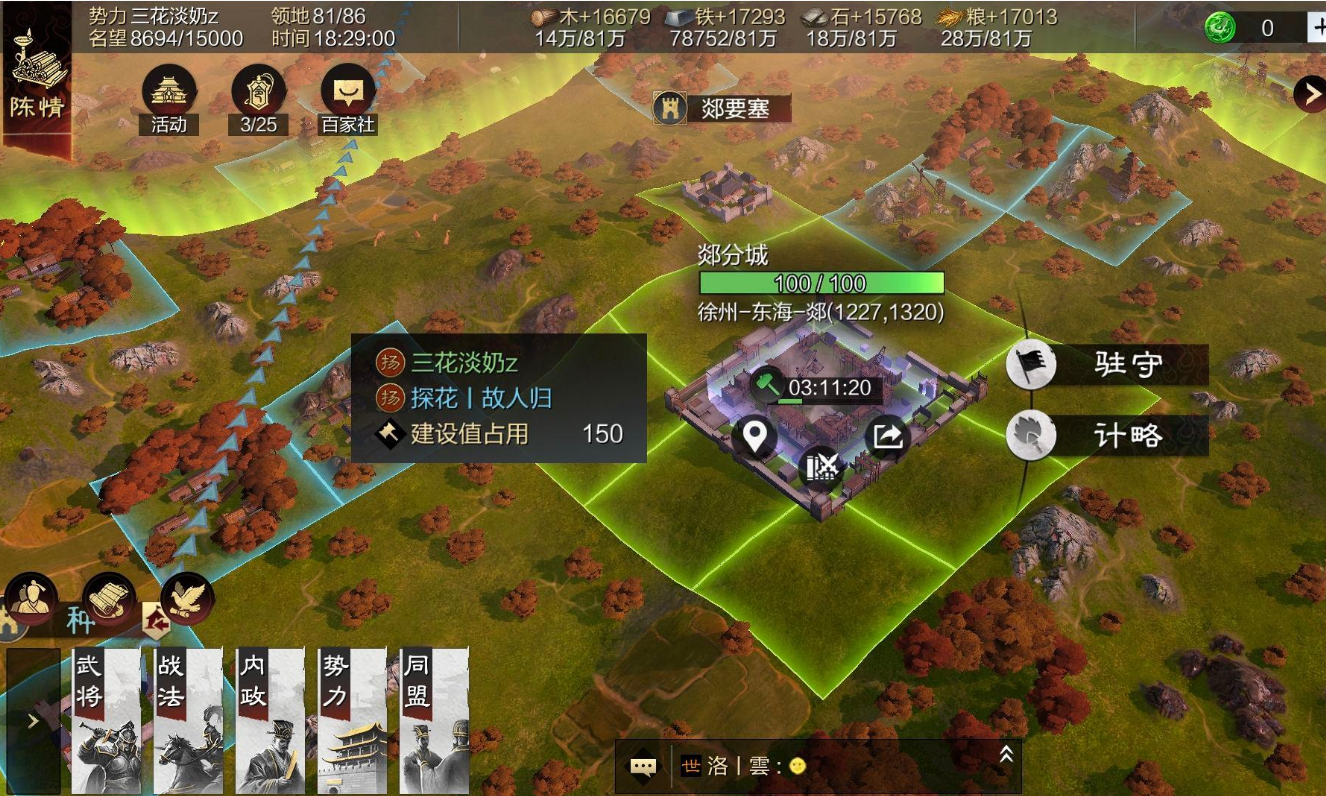The height and width of the screenshot is (796, 1326).
Task: Expand the right-side arrow panel
Action: click(x=1308, y=94)
